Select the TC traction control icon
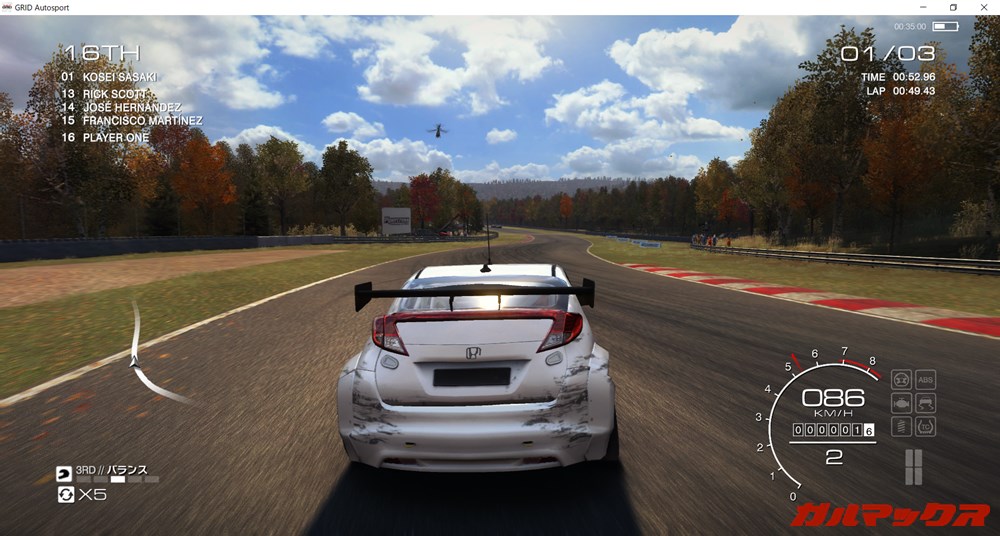 tap(925, 427)
